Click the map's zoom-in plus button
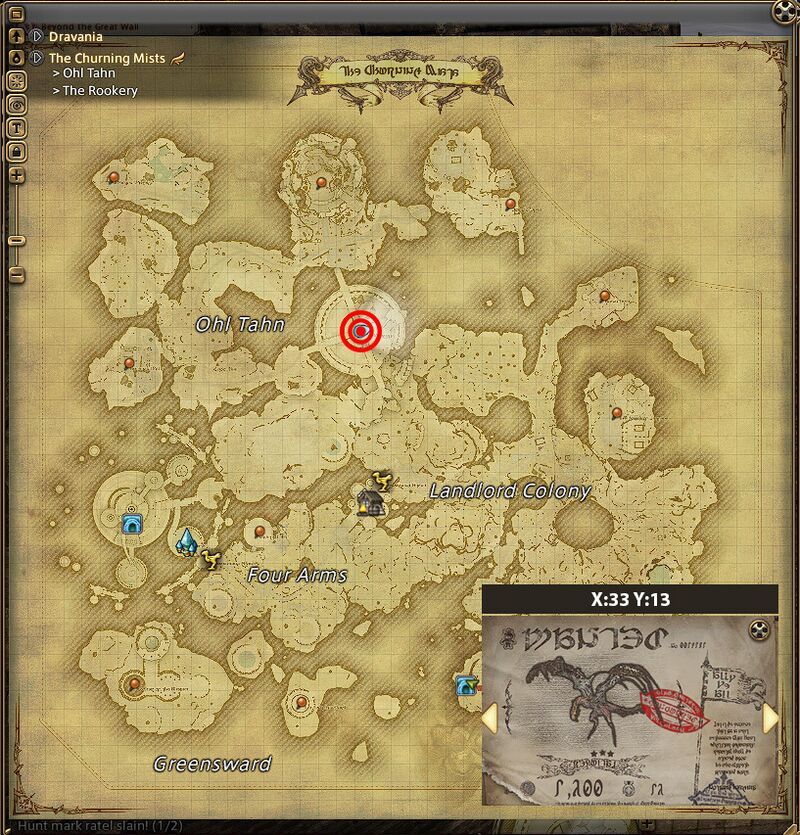Screen dimensions: 800x835 coord(17,175)
